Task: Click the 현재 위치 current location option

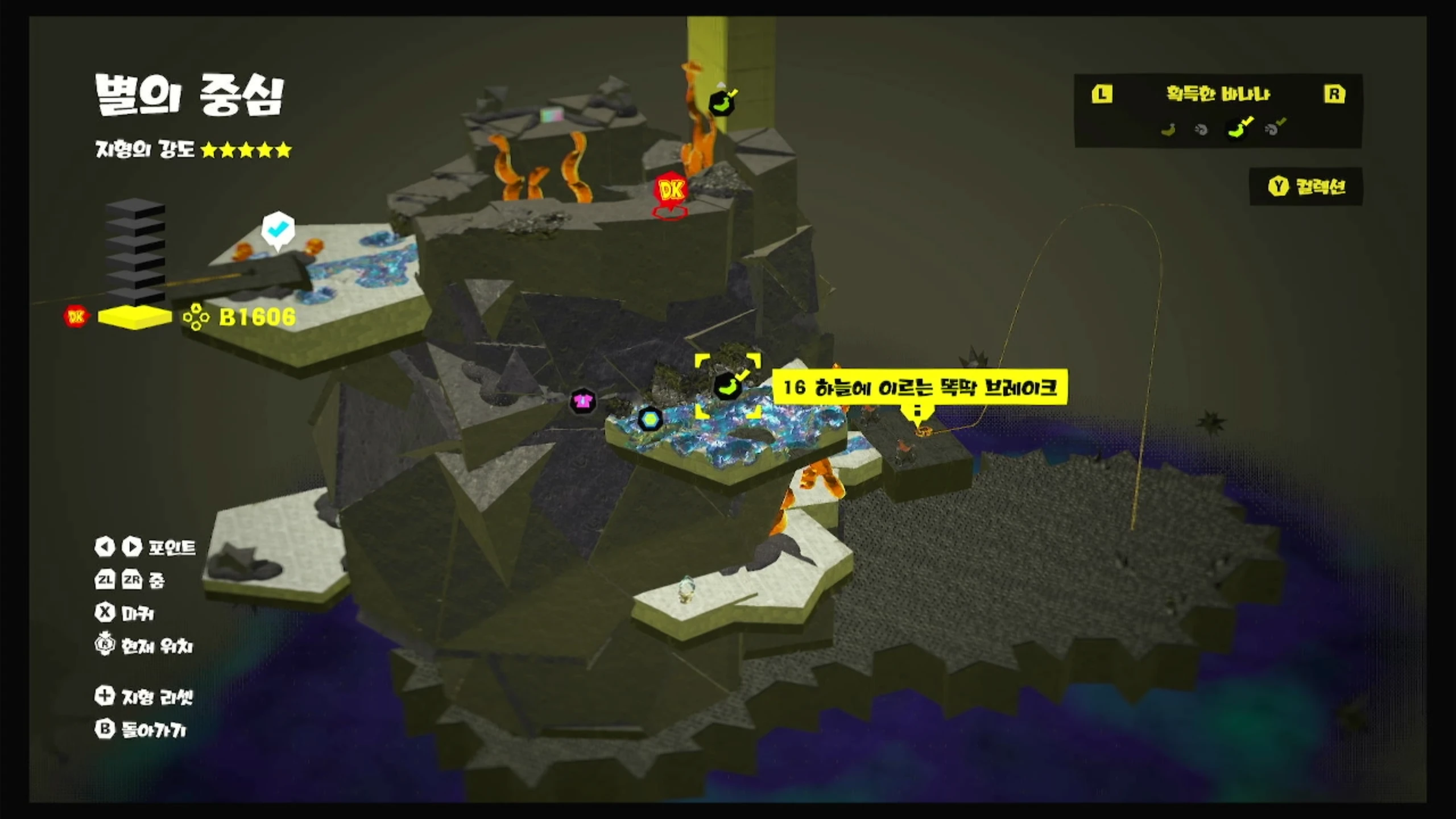Action: (144, 646)
